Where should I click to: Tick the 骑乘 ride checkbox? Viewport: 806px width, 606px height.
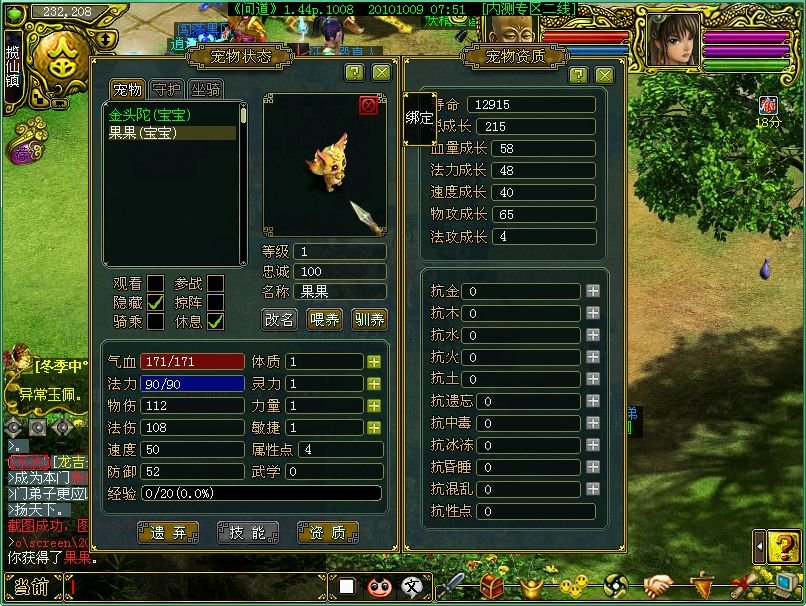point(156,321)
